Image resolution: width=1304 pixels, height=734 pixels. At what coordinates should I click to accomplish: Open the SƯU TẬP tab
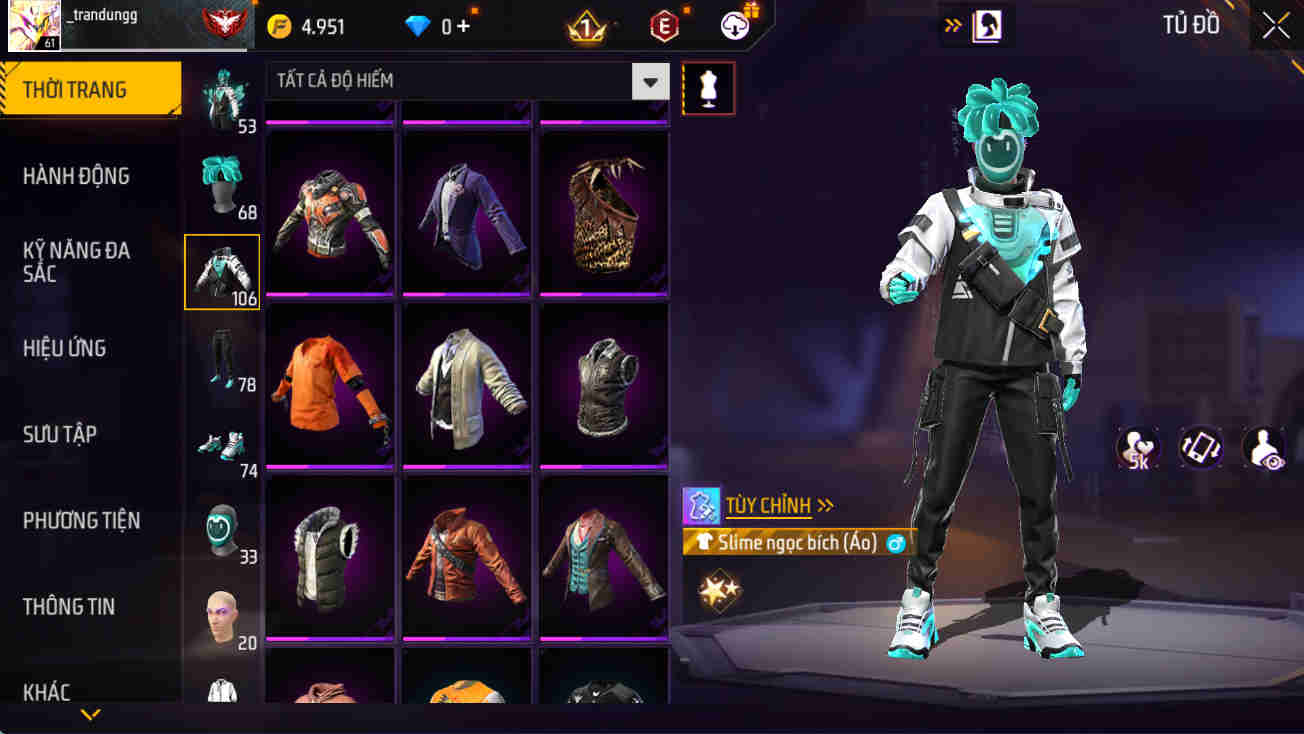click(66, 433)
